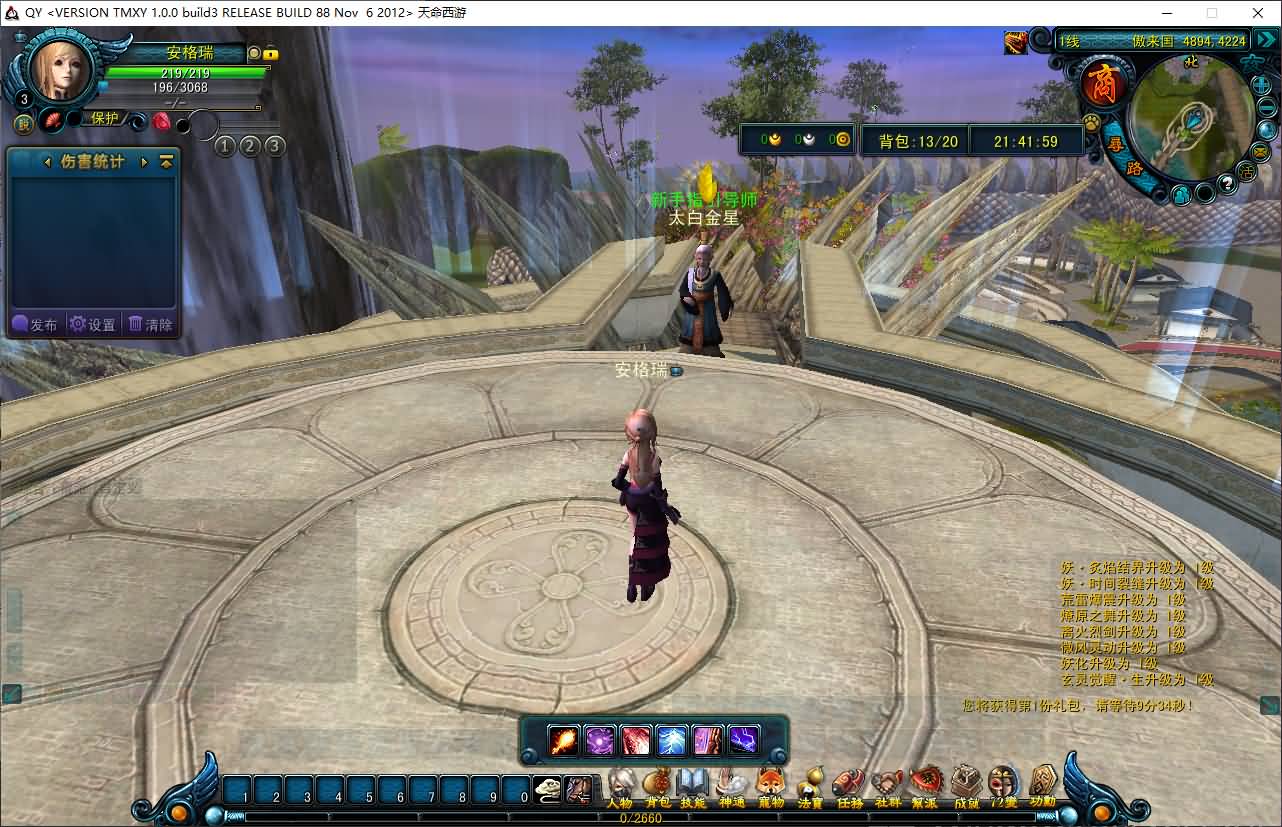The image size is (1282, 827).
Task: Click the 发布 publish button
Action: point(35,324)
